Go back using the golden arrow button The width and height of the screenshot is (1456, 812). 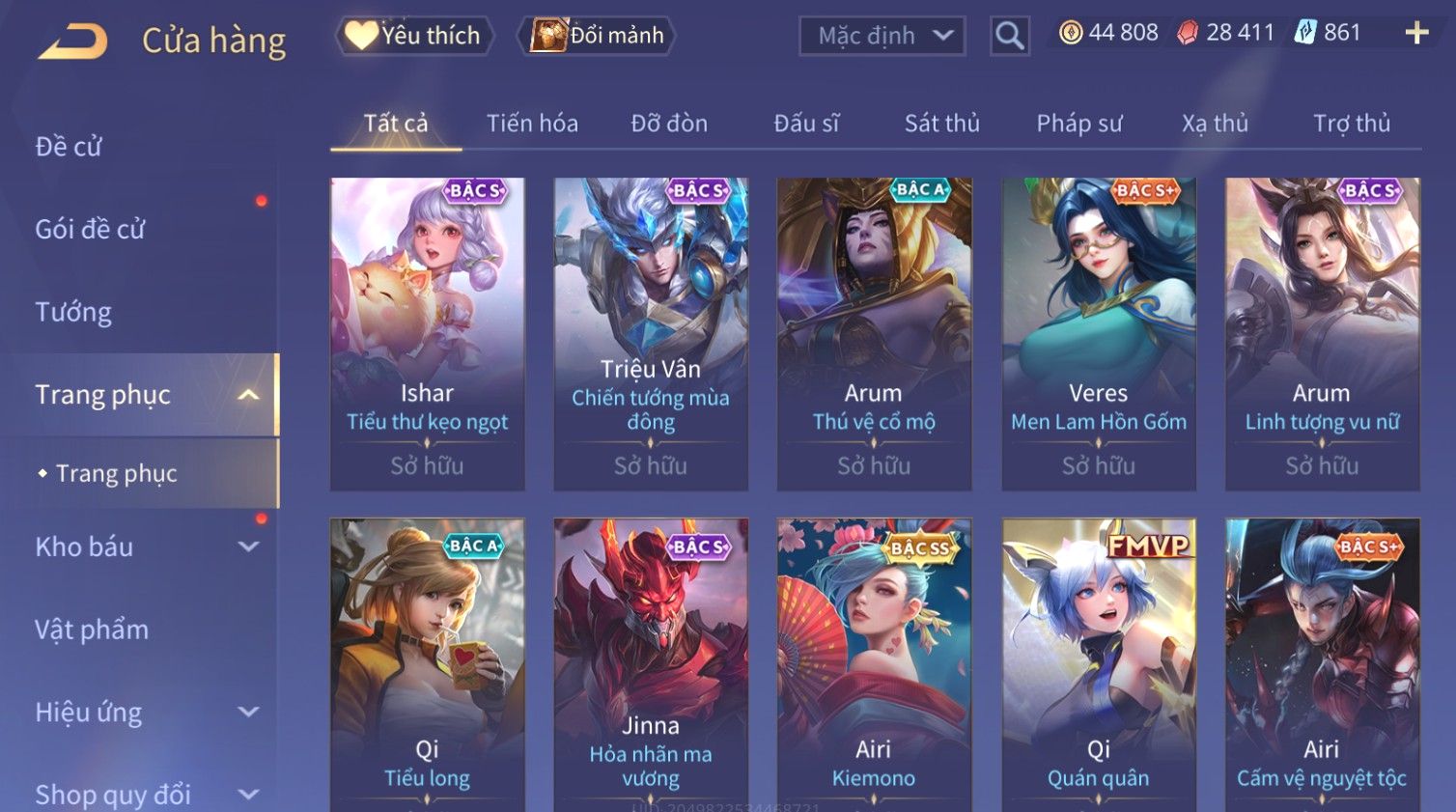72,41
